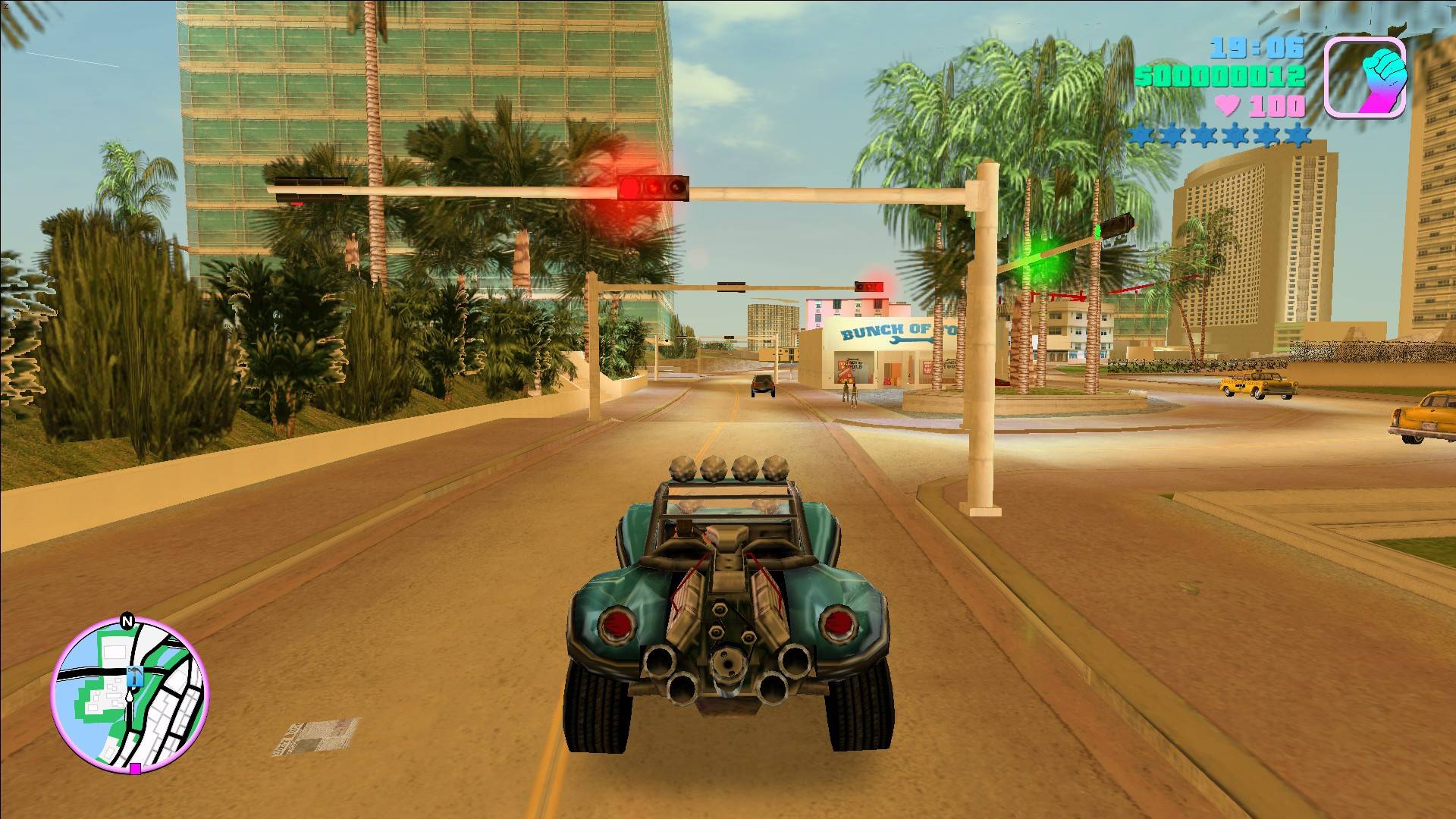Click the fist weapon icon

click(1365, 77)
